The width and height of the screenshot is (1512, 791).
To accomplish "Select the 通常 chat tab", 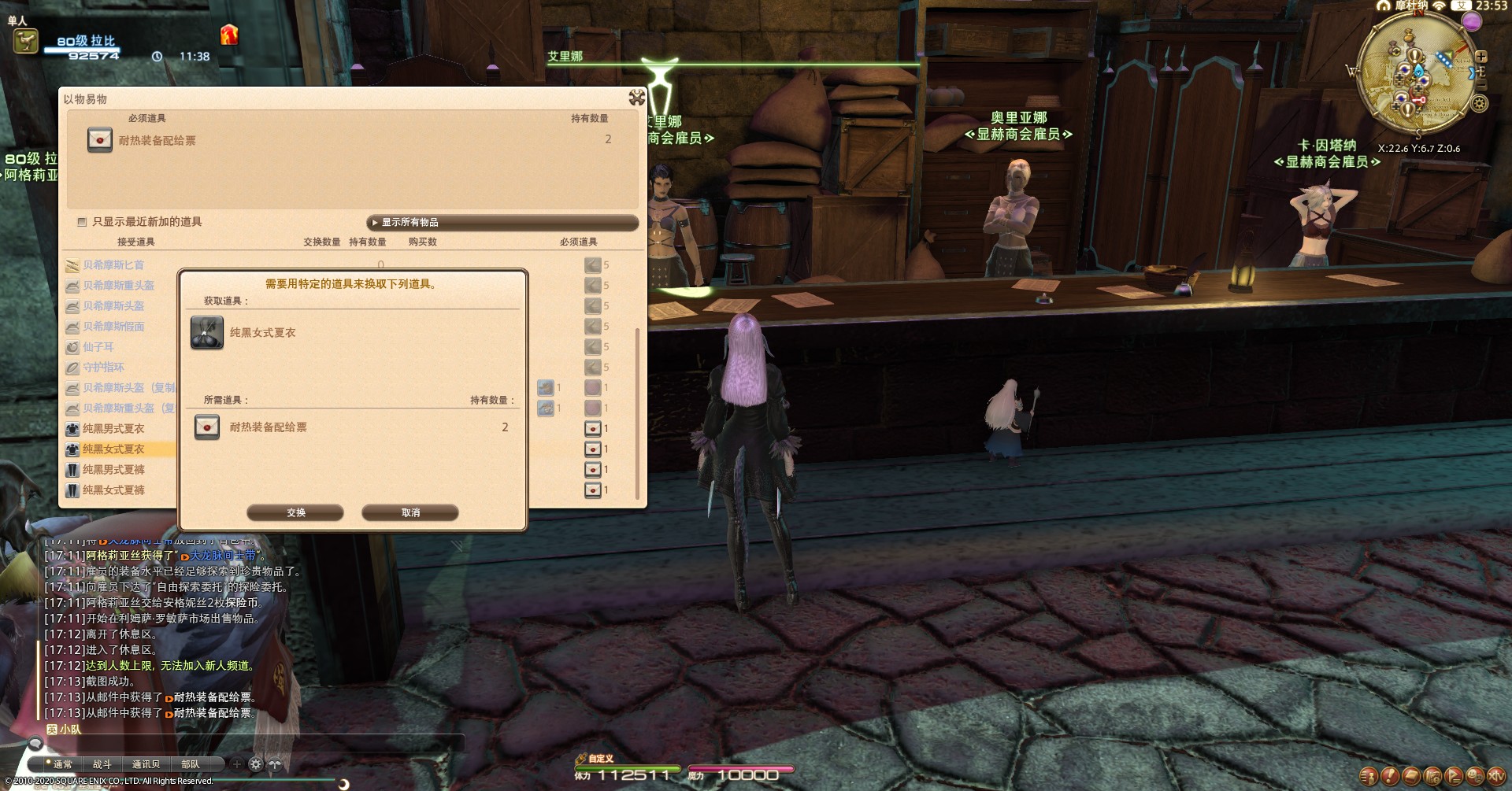I will click(59, 764).
